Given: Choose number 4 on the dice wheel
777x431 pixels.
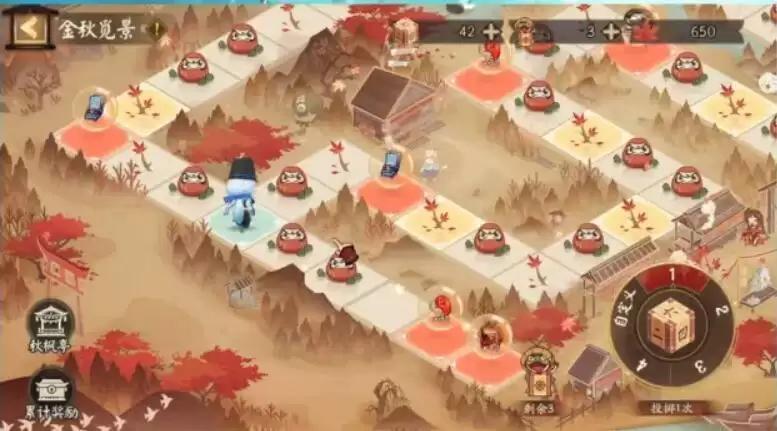Looking at the screenshot, I should 643,366.
